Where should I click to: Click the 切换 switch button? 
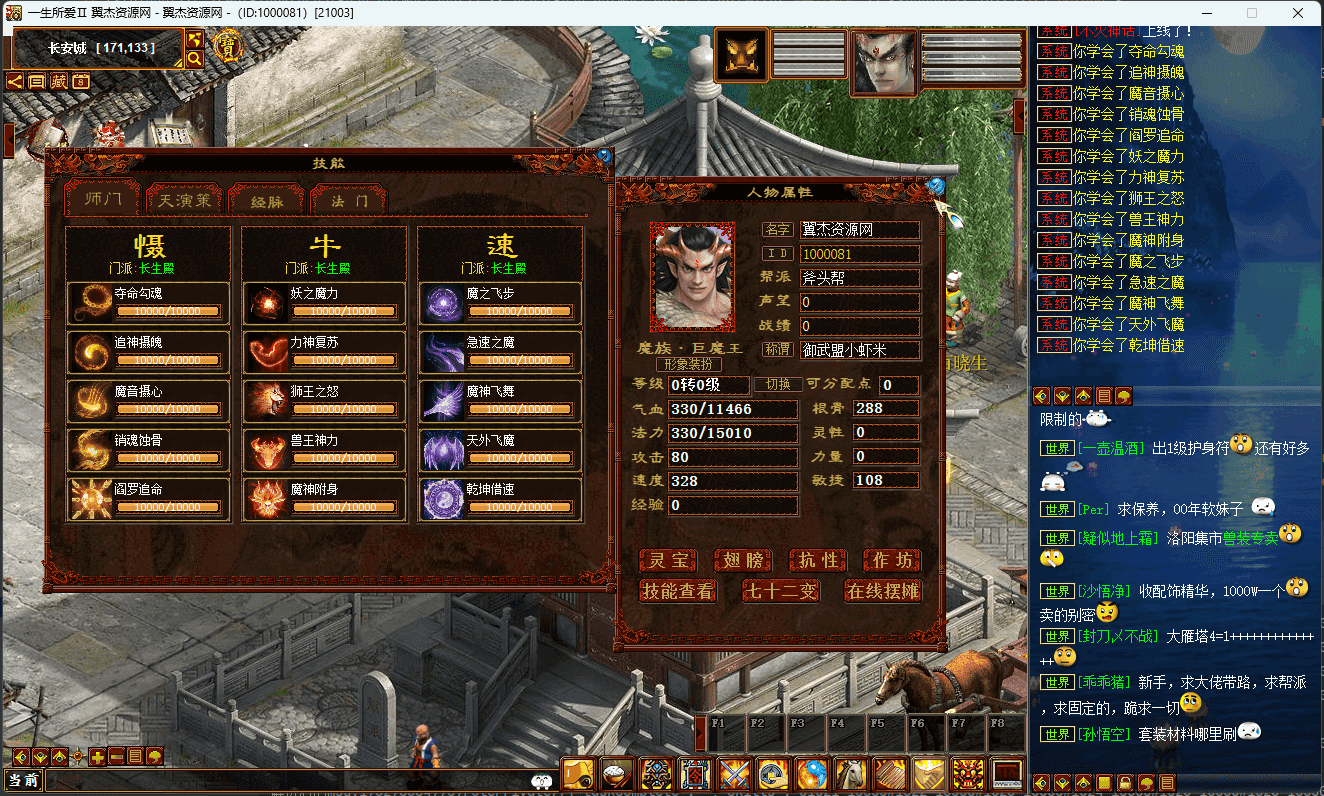click(x=778, y=385)
